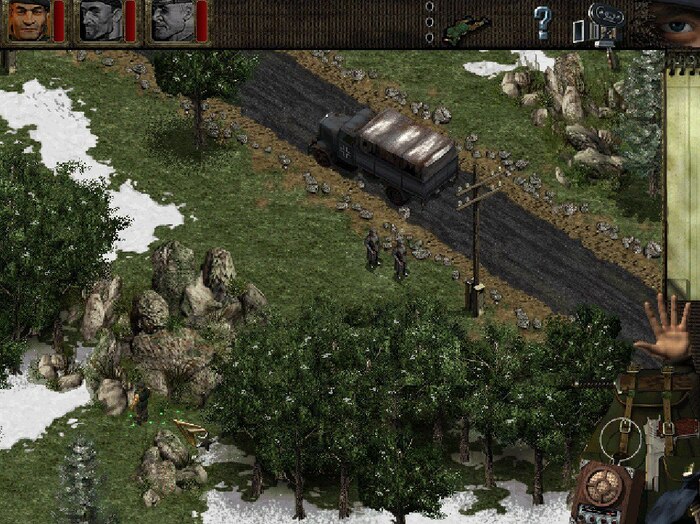The height and width of the screenshot is (524, 700).
Task: Select the first commando portrait
Action: click(28, 21)
